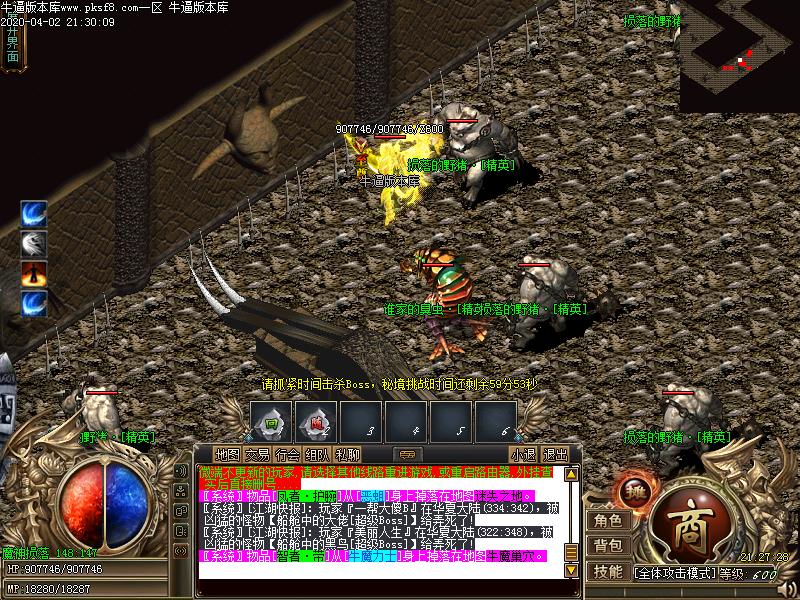This screenshot has width=800, height=600.
Task: Click the 退出 exit button
Action: 554,454
